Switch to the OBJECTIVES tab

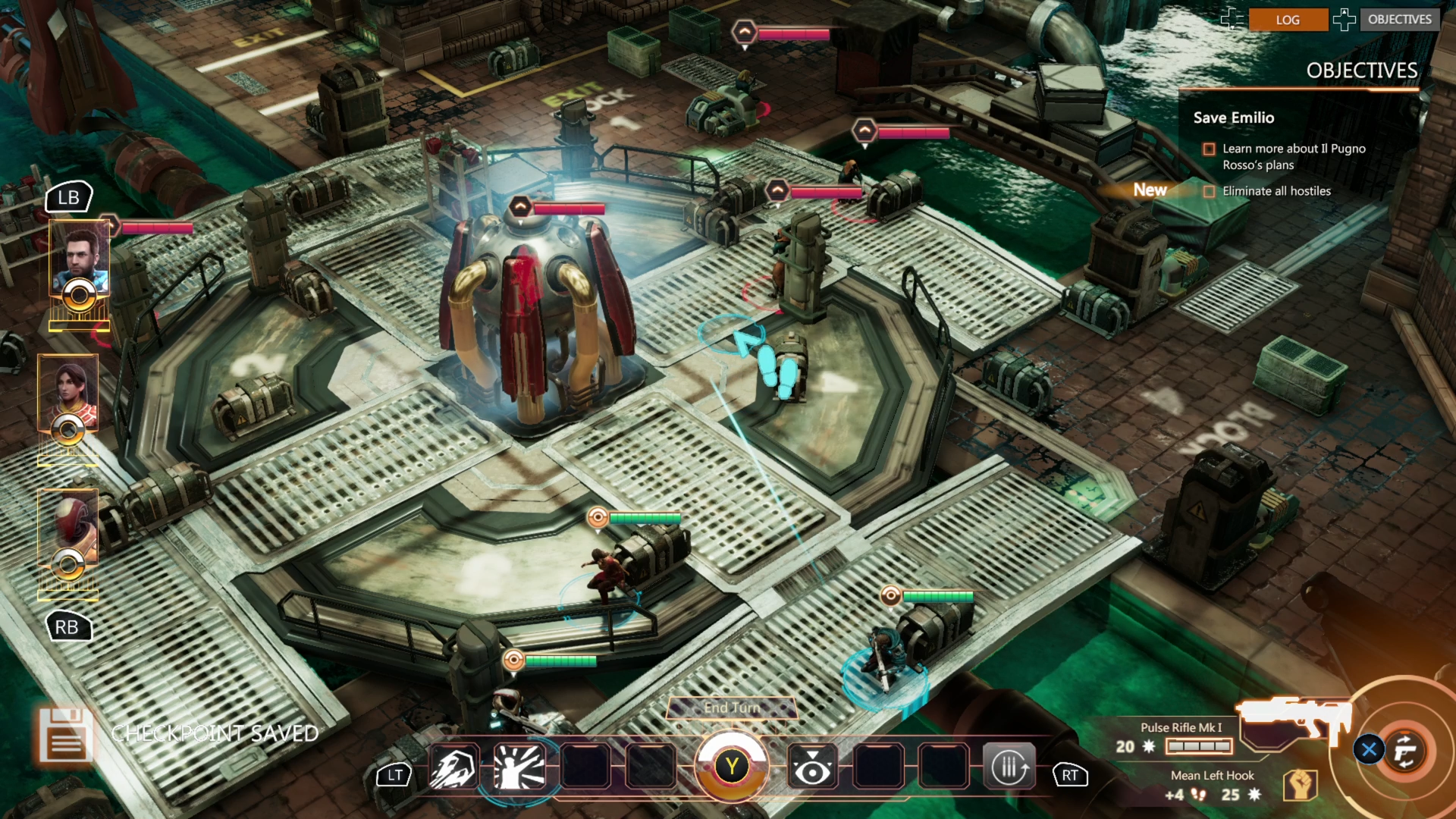(1399, 20)
